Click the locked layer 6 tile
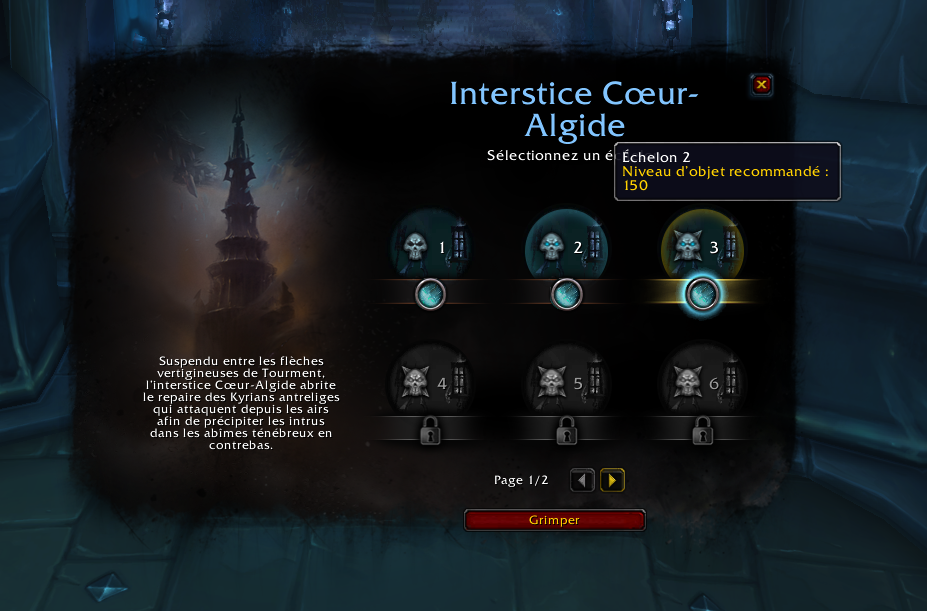This screenshot has width=927, height=611. click(x=702, y=383)
